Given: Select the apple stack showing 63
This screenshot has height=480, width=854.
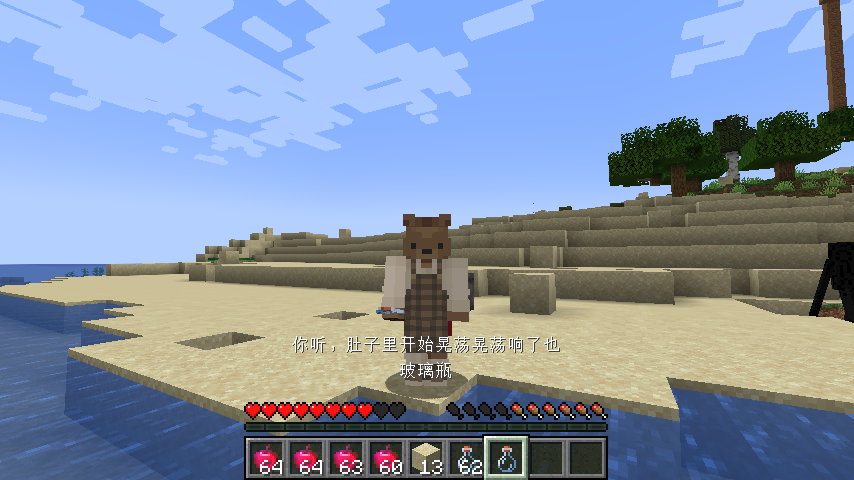Looking at the screenshot, I should (346, 458).
